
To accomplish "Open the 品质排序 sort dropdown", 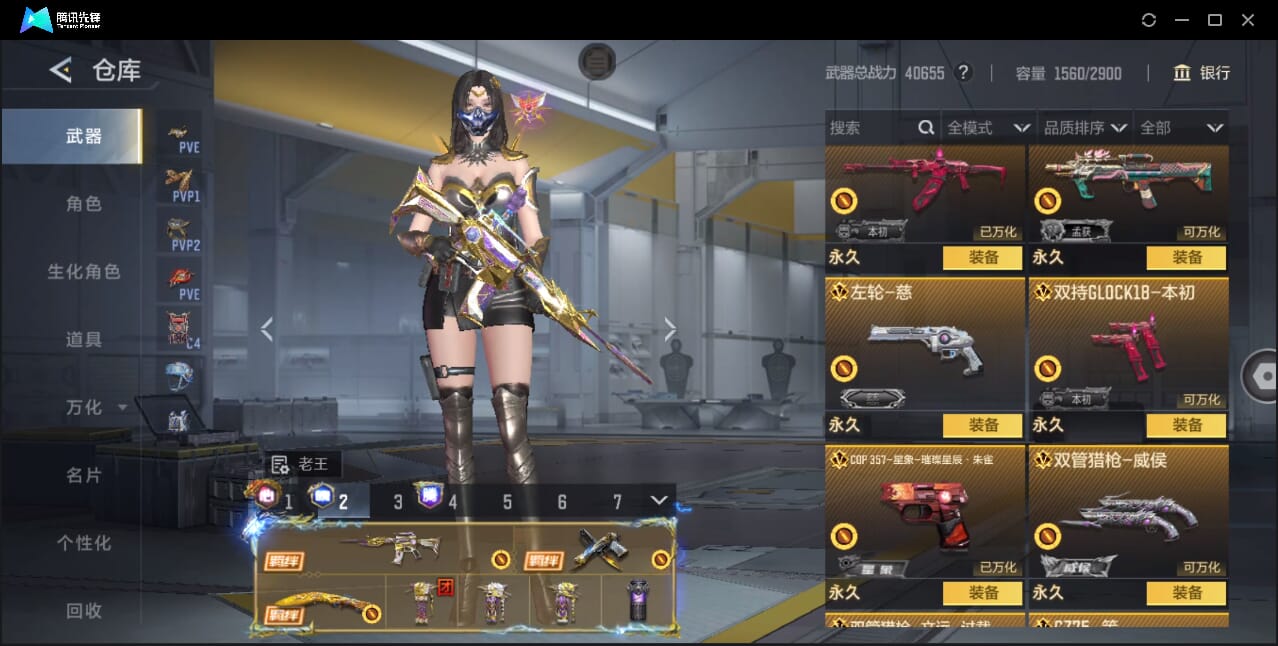I will coord(1085,128).
